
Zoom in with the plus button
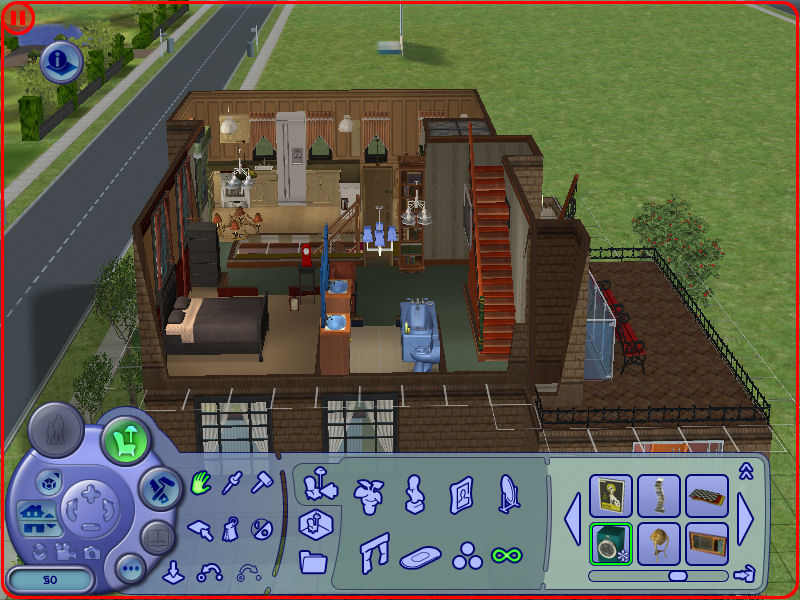point(90,493)
